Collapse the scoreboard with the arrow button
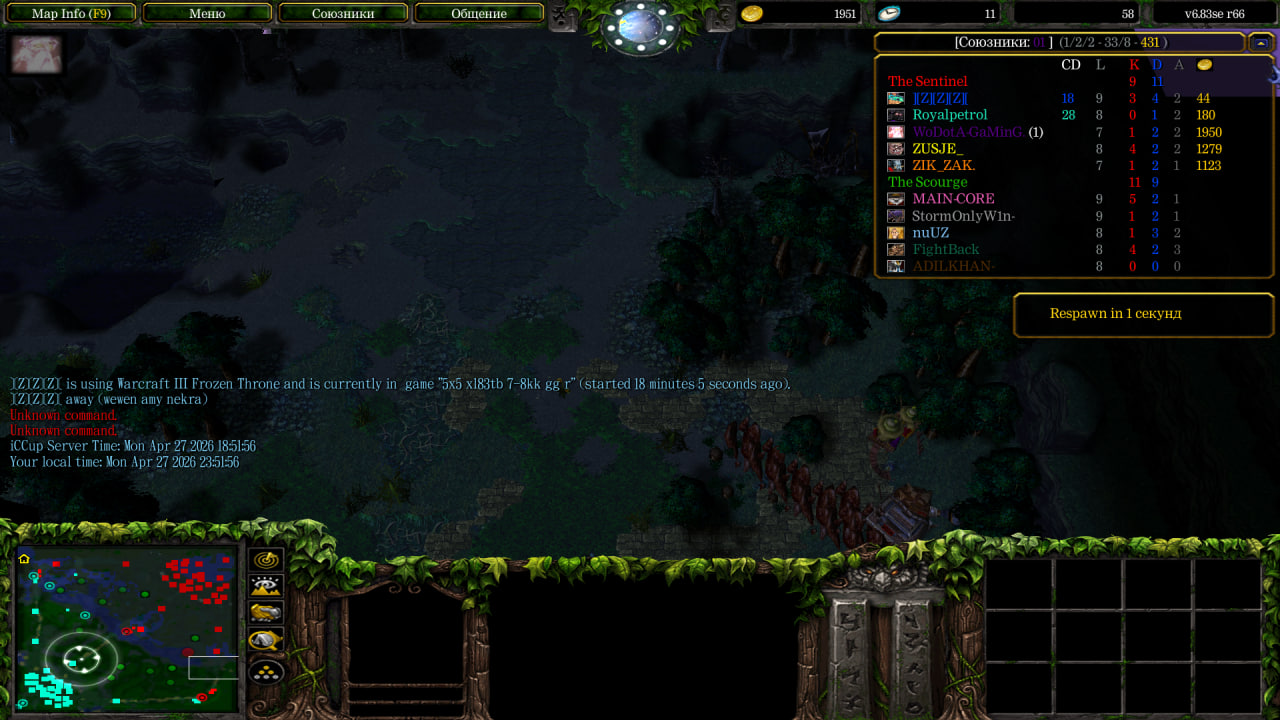Image resolution: width=1280 pixels, height=720 pixels. coord(1260,42)
